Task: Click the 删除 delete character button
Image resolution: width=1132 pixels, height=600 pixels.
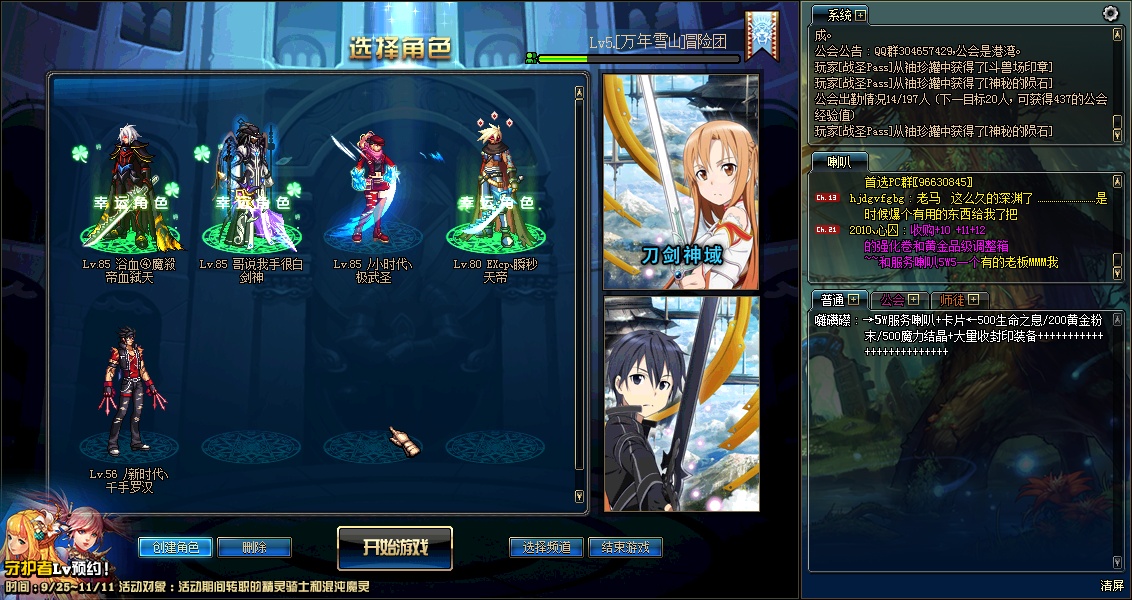Action: pyautogui.click(x=254, y=547)
